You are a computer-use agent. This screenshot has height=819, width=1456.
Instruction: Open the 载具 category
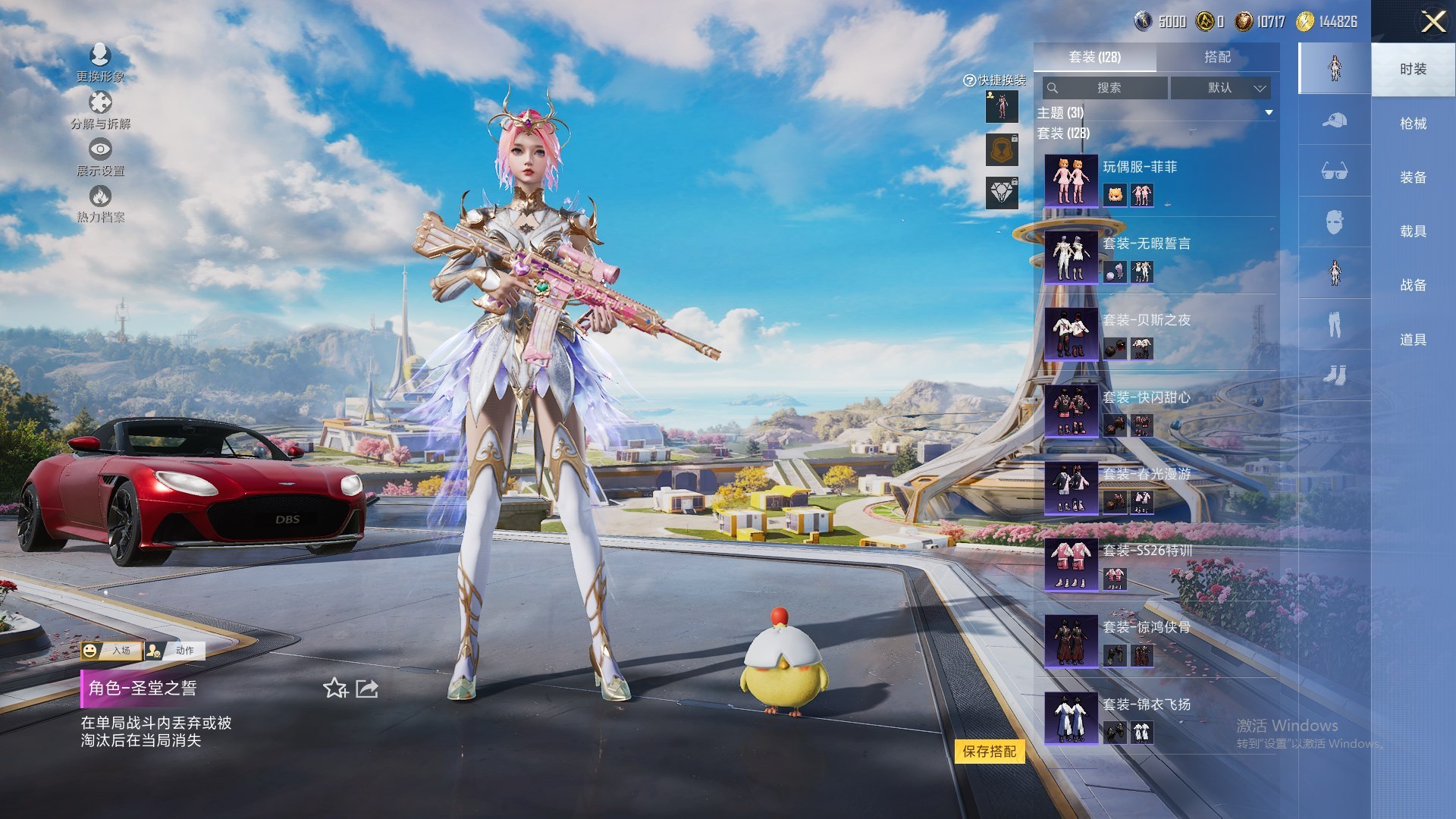(x=1413, y=231)
